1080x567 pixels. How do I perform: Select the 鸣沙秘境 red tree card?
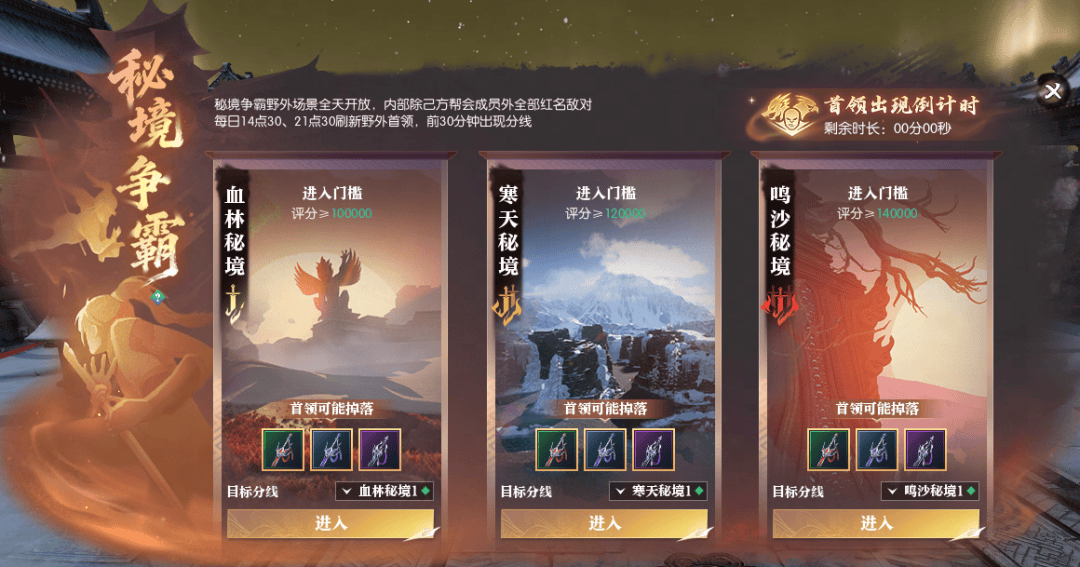pyautogui.click(x=876, y=310)
